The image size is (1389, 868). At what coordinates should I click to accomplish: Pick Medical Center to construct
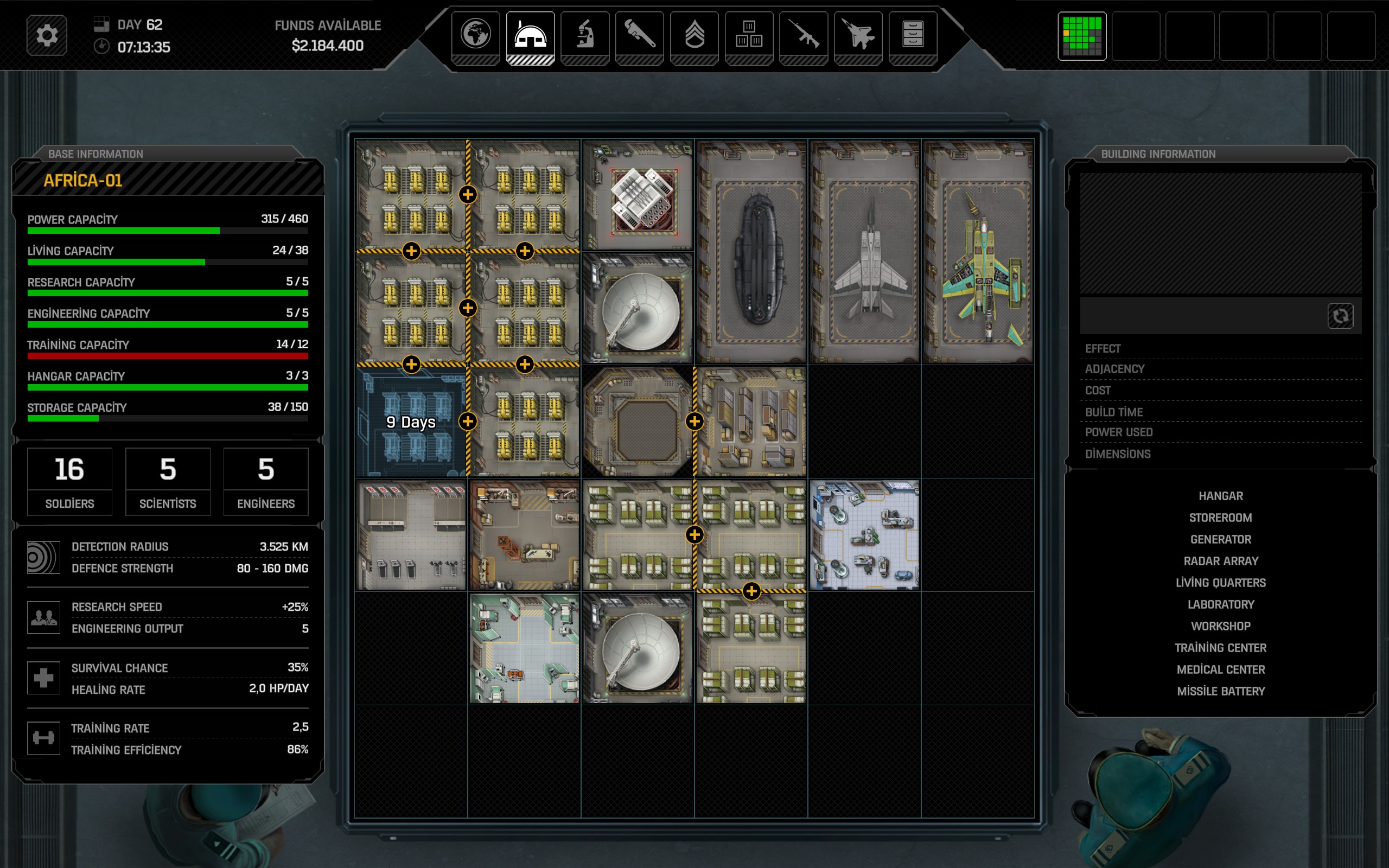click(x=1220, y=669)
